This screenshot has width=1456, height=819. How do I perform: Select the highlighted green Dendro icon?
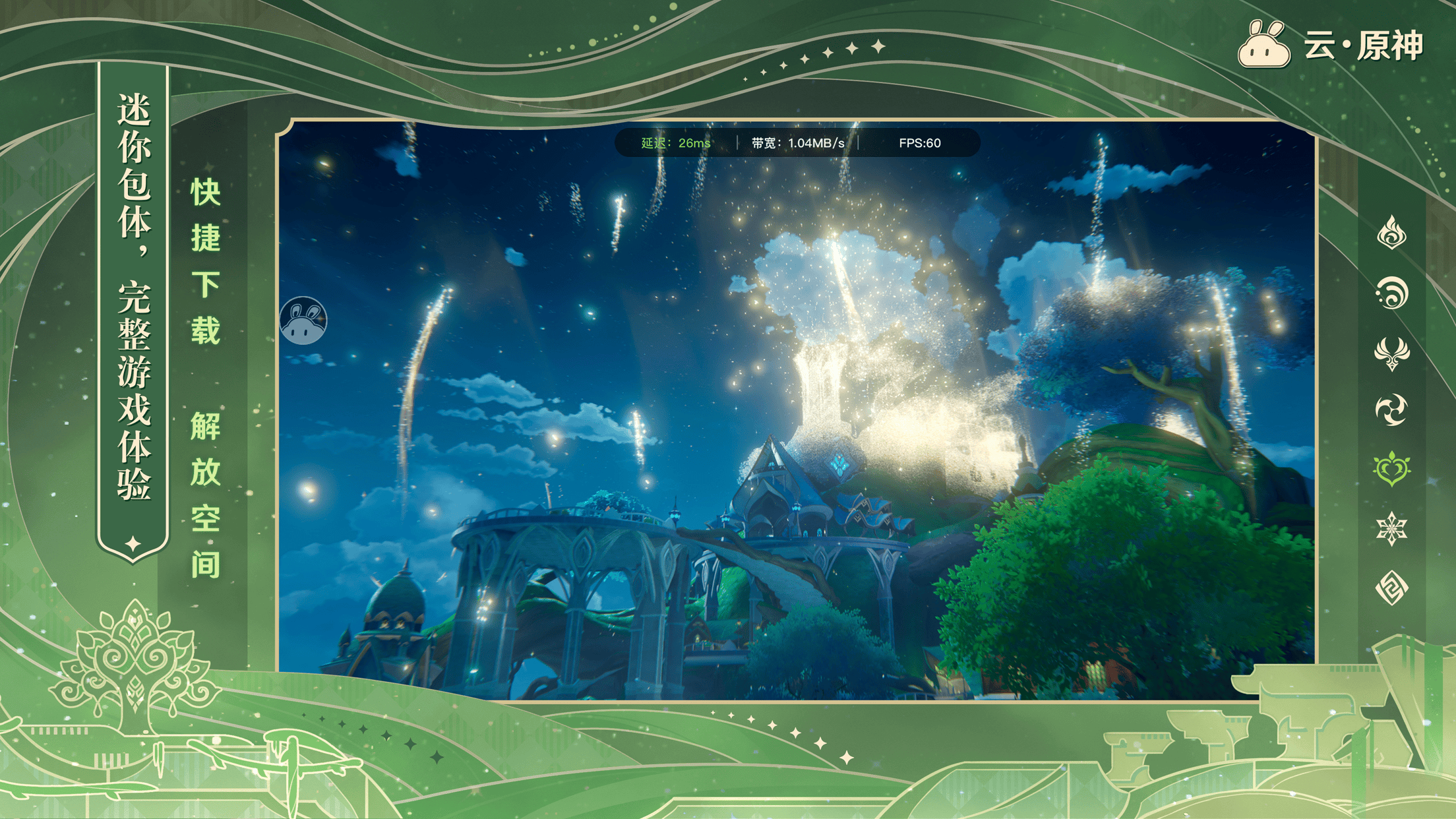click(1391, 469)
